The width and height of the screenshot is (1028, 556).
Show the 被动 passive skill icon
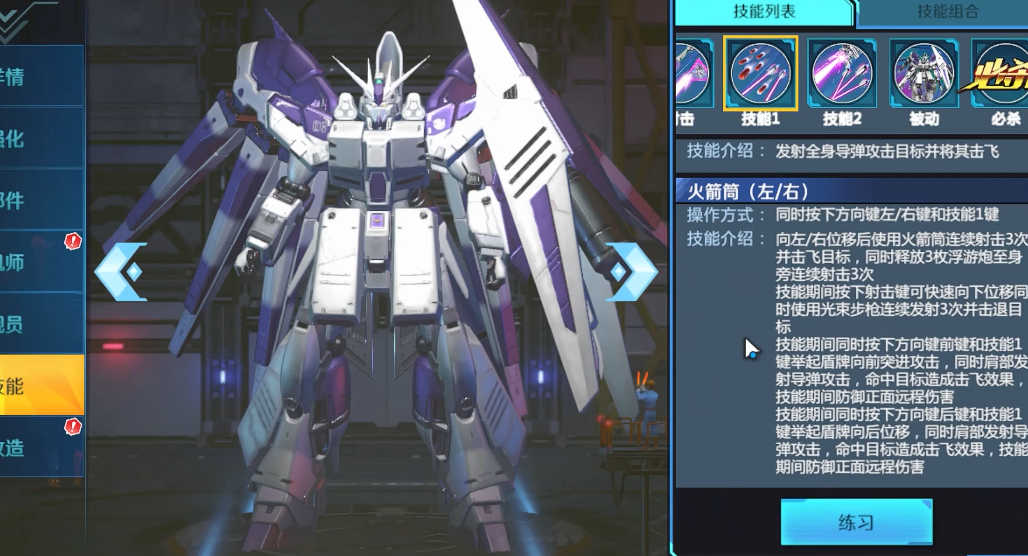(924, 74)
